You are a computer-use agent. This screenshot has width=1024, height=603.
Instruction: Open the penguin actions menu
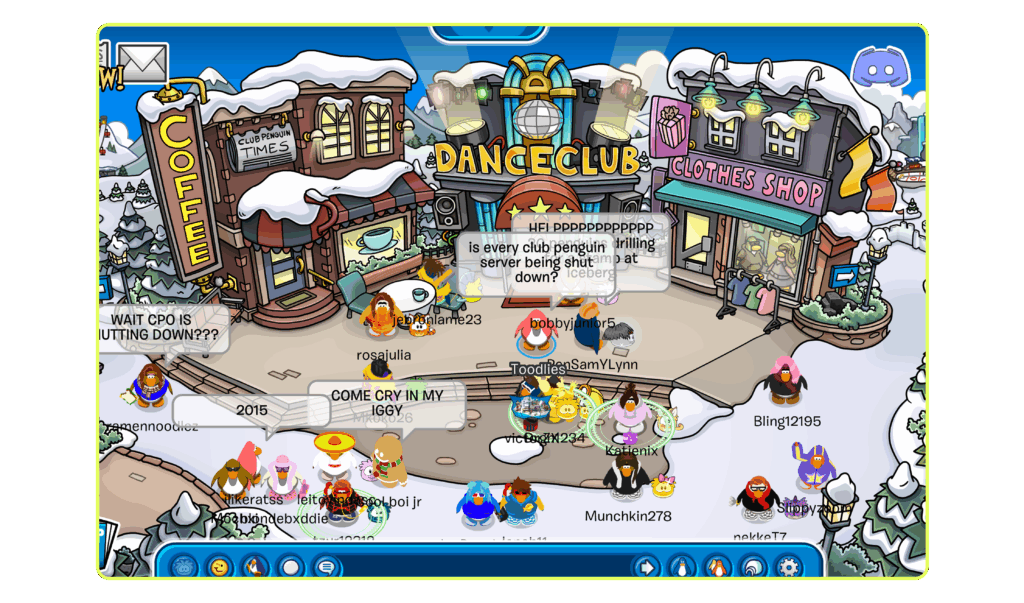255,567
